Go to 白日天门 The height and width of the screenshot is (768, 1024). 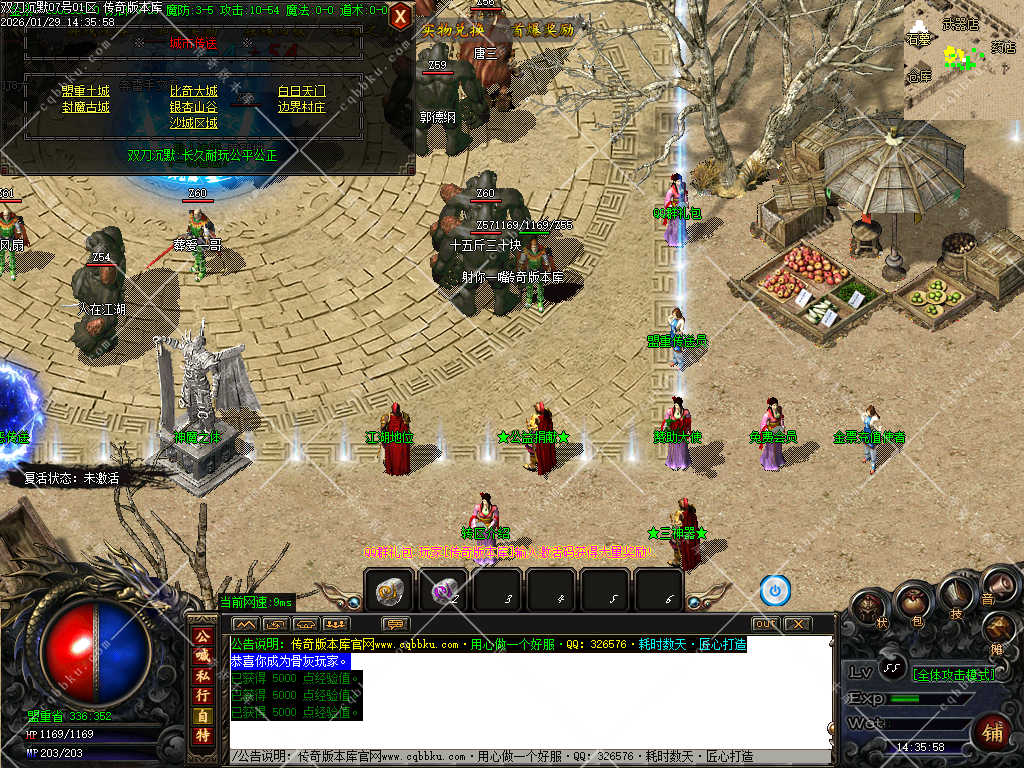point(301,91)
